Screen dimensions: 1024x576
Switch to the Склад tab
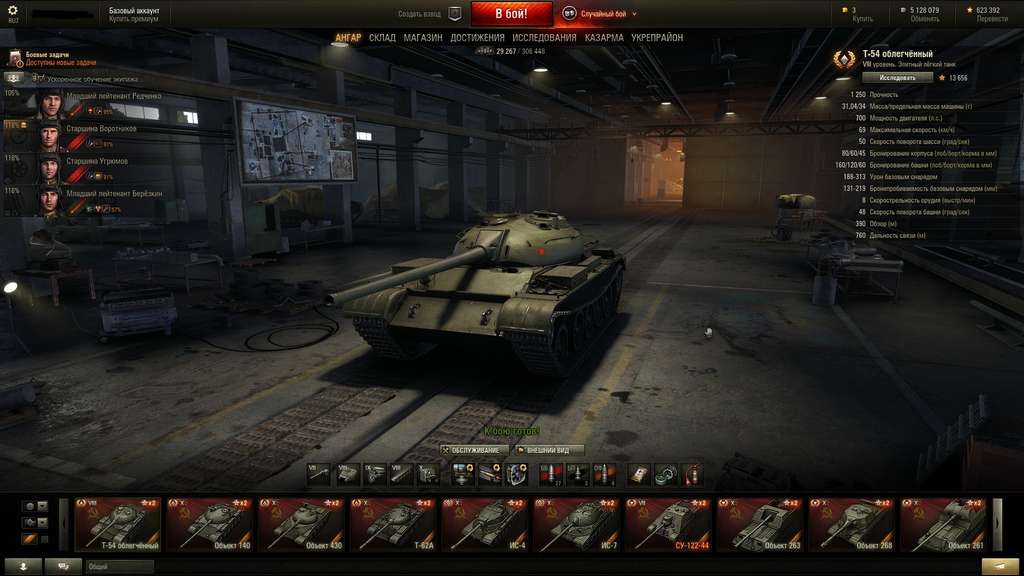tap(382, 38)
